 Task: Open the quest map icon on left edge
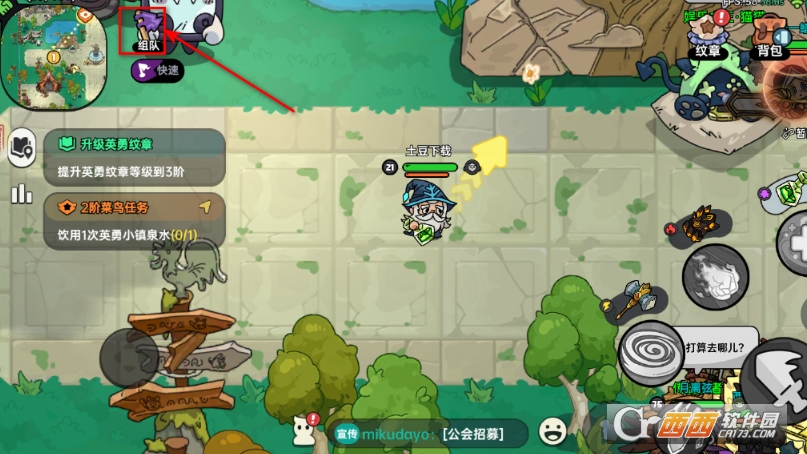click(21, 149)
